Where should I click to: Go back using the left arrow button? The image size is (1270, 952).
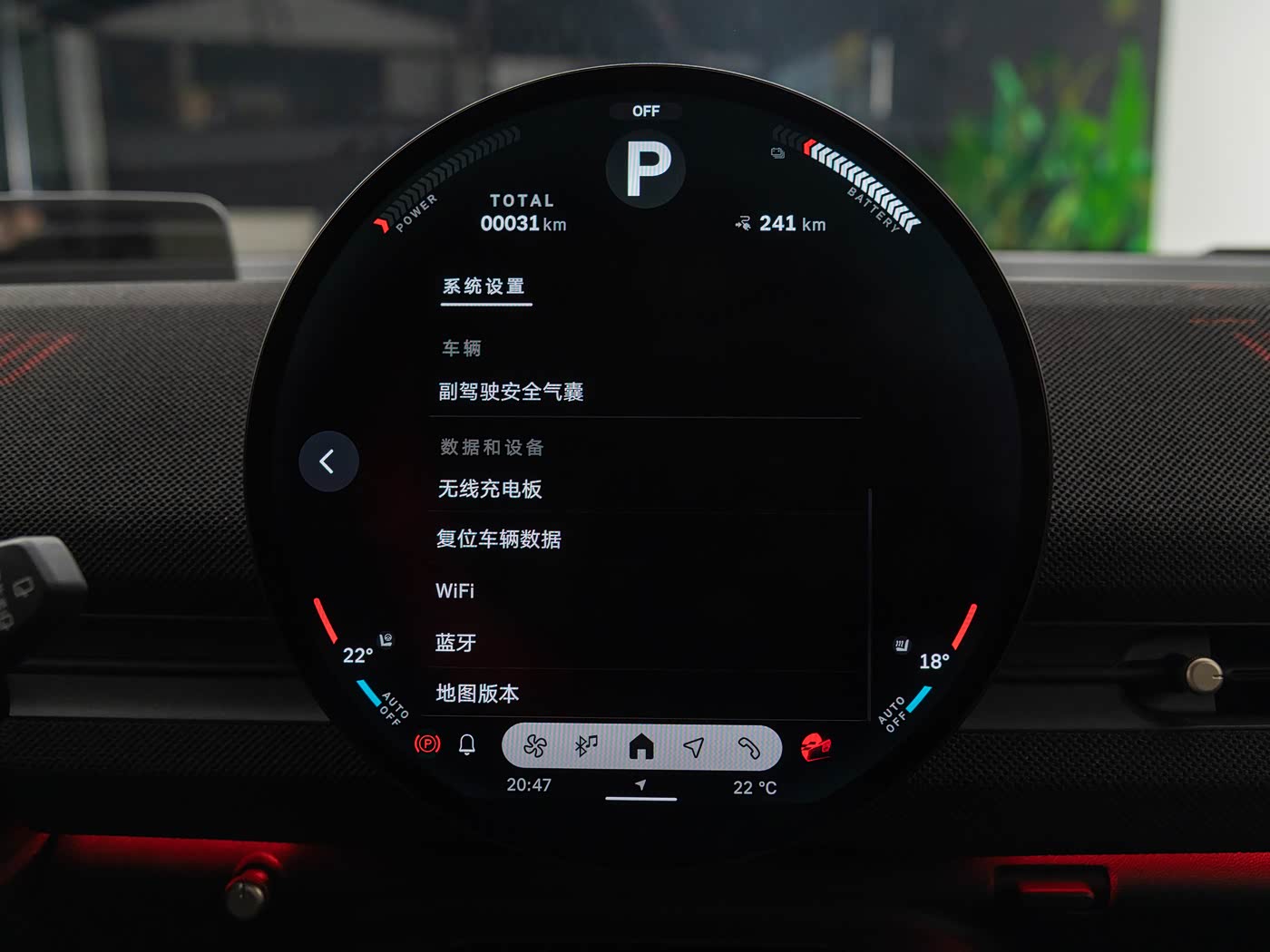point(328,461)
